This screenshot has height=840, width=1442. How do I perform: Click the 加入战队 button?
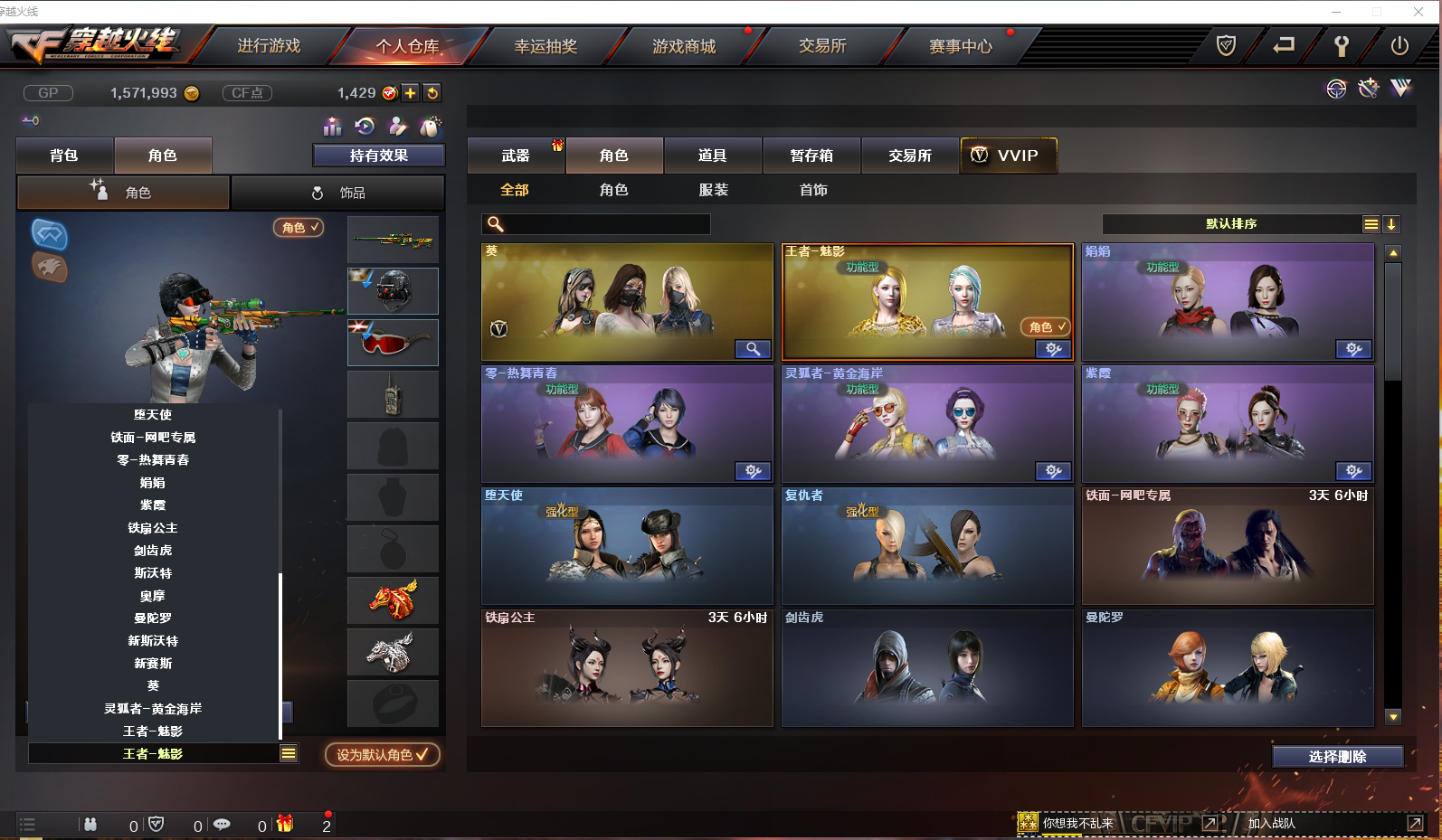[x=1273, y=824]
